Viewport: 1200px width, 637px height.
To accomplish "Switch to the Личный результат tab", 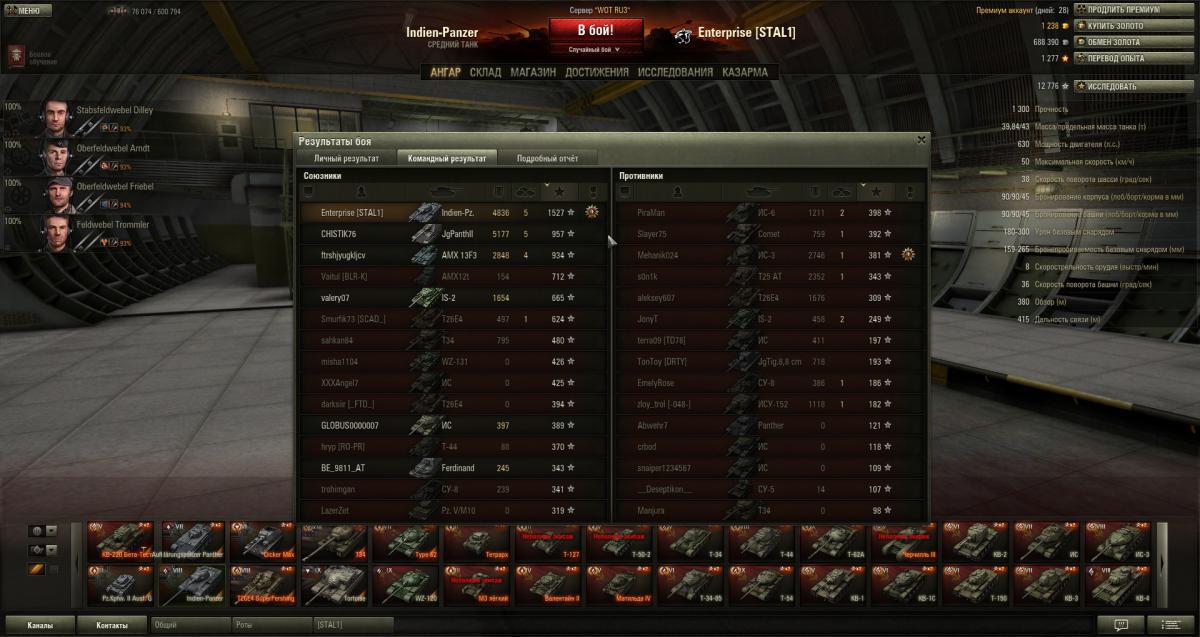I will 346,158.
